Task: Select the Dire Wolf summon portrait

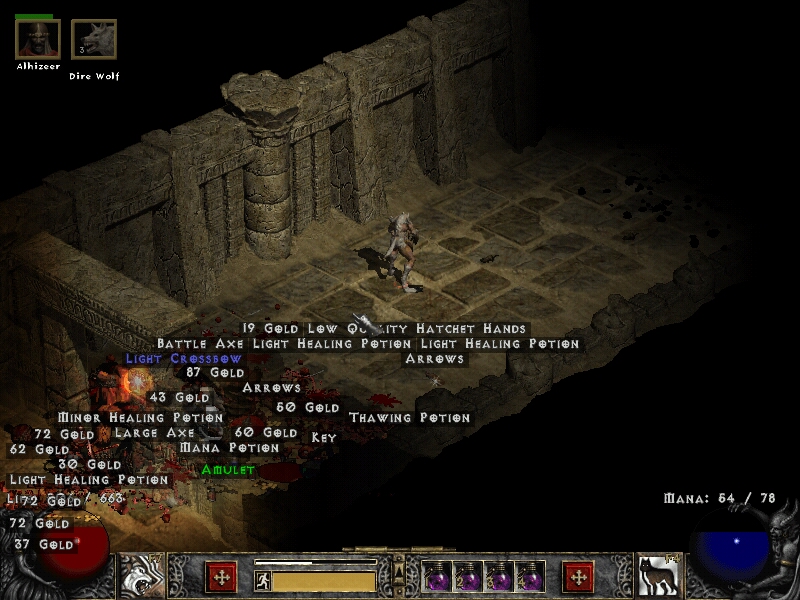Action: (x=94, y=39)
